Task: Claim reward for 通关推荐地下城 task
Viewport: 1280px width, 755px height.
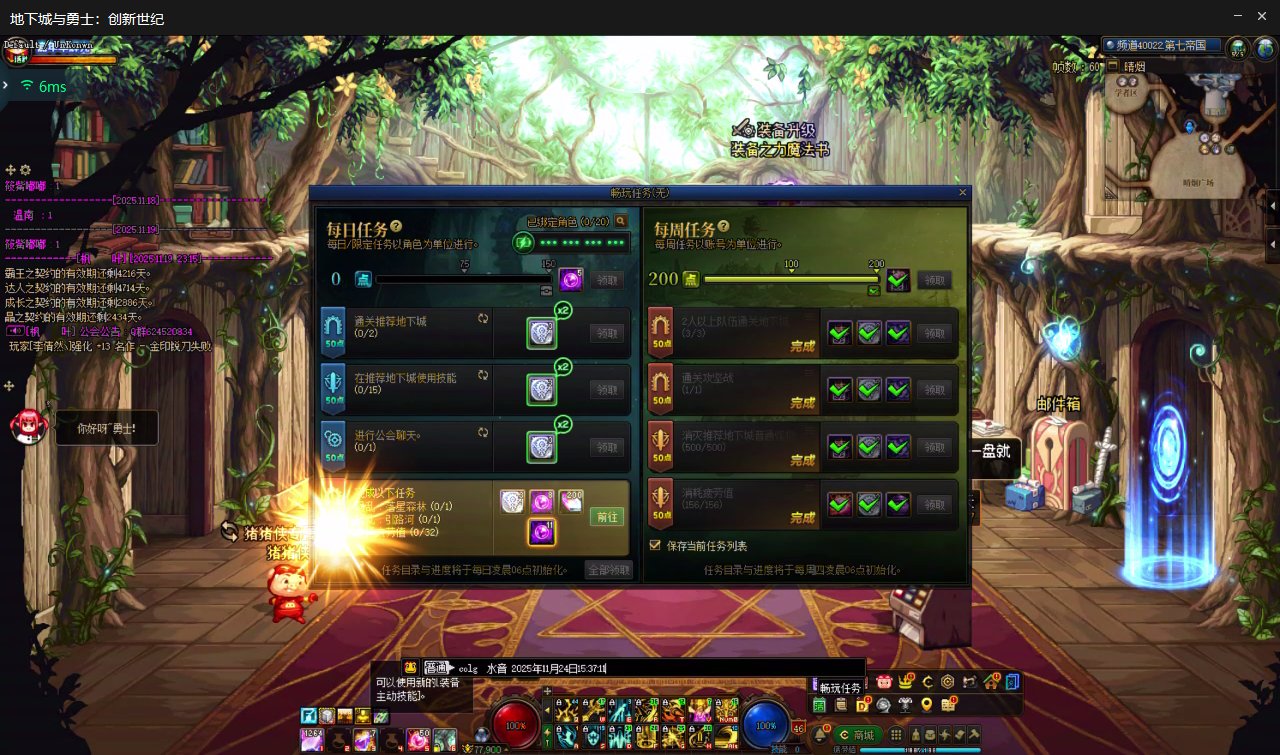Action: tap(607, 333)
